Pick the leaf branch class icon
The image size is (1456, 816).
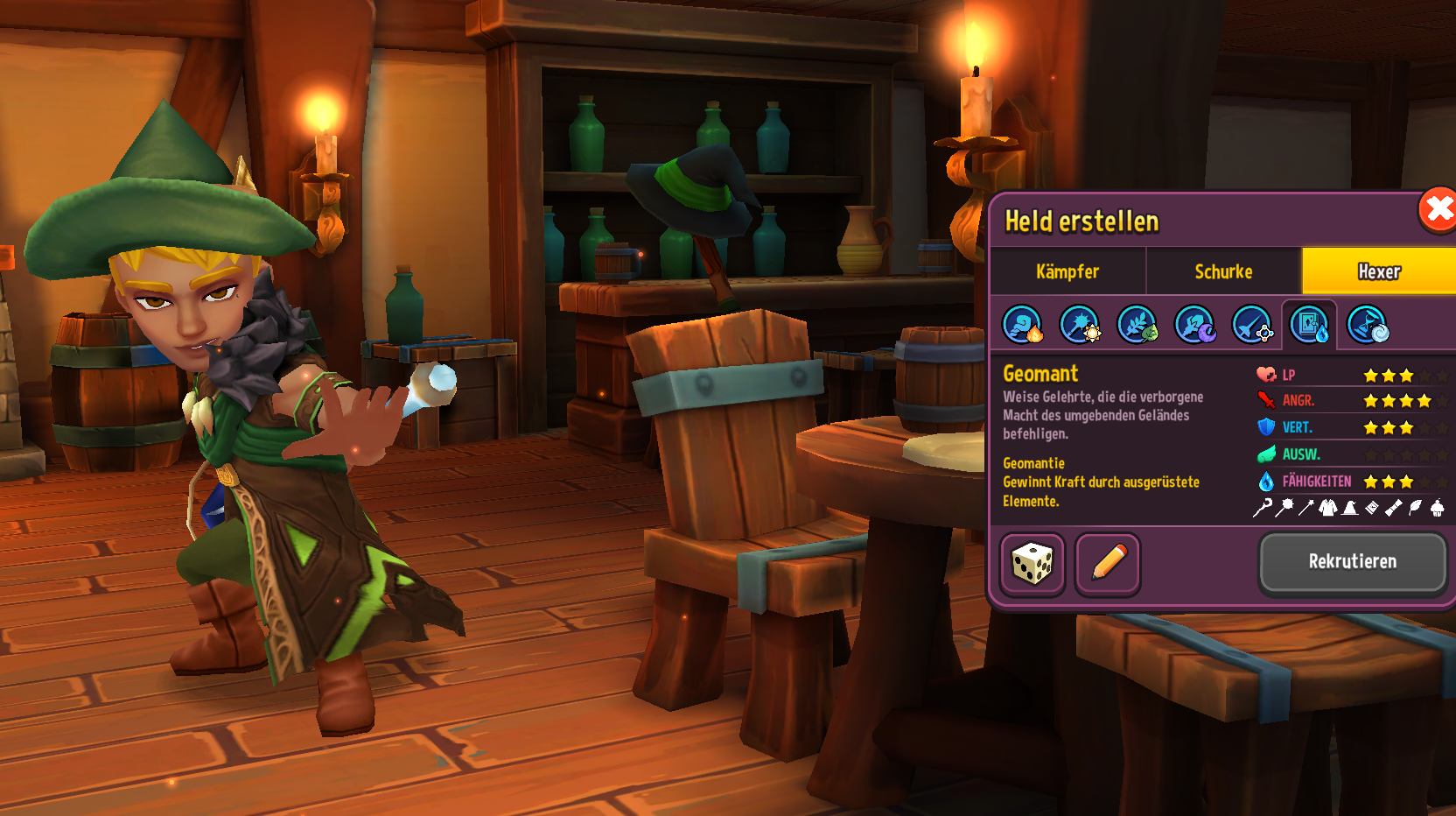coord(1137,325)
